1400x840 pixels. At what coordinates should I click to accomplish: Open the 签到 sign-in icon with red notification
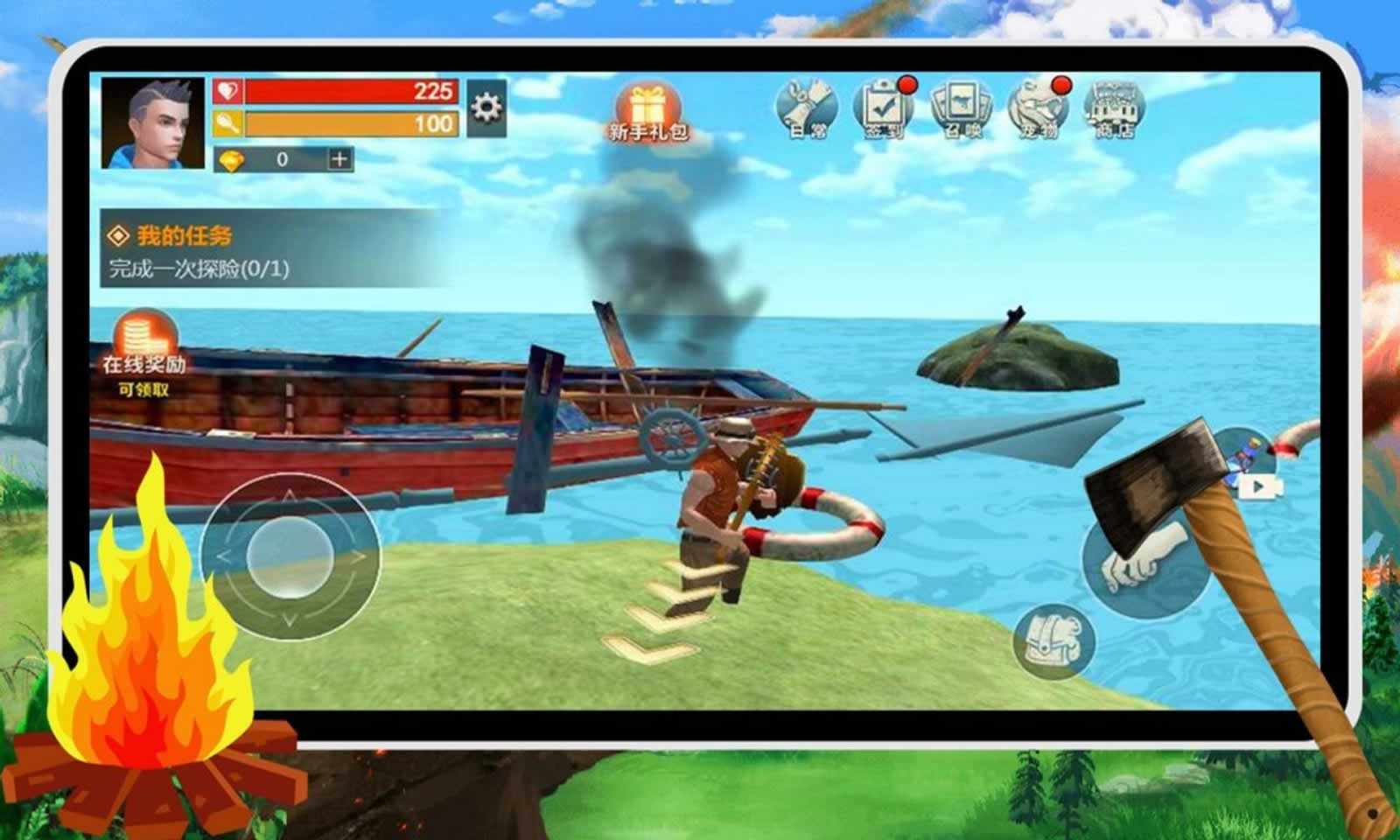pos(884,110)
